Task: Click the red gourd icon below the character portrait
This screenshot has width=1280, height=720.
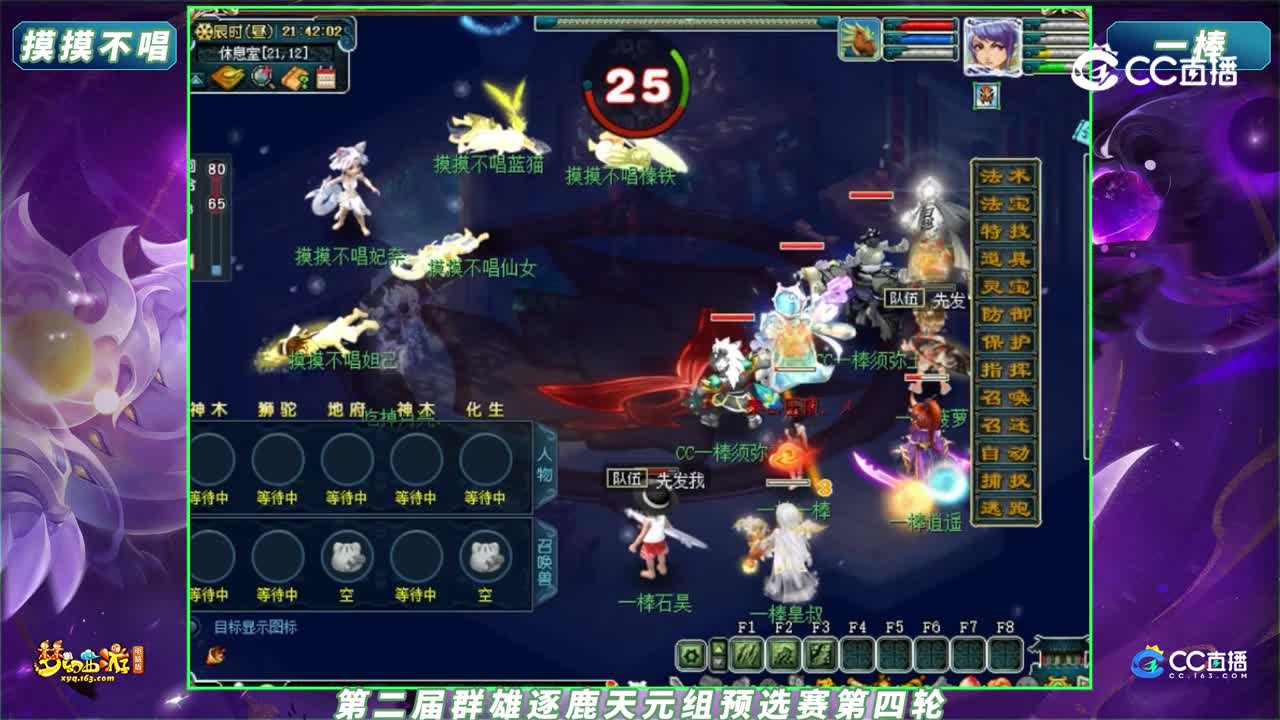Action: point(985,94)
